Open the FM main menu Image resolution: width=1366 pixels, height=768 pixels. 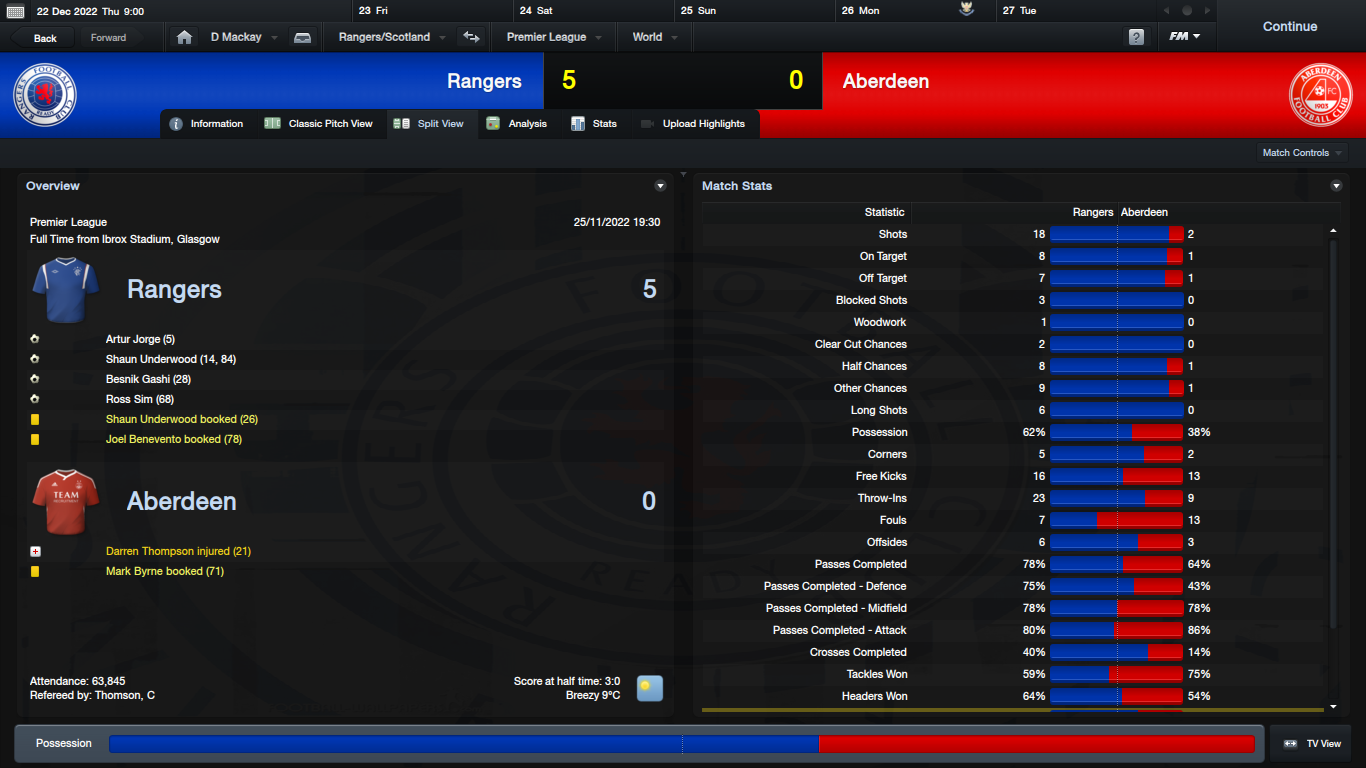[x=1185, y=37]
